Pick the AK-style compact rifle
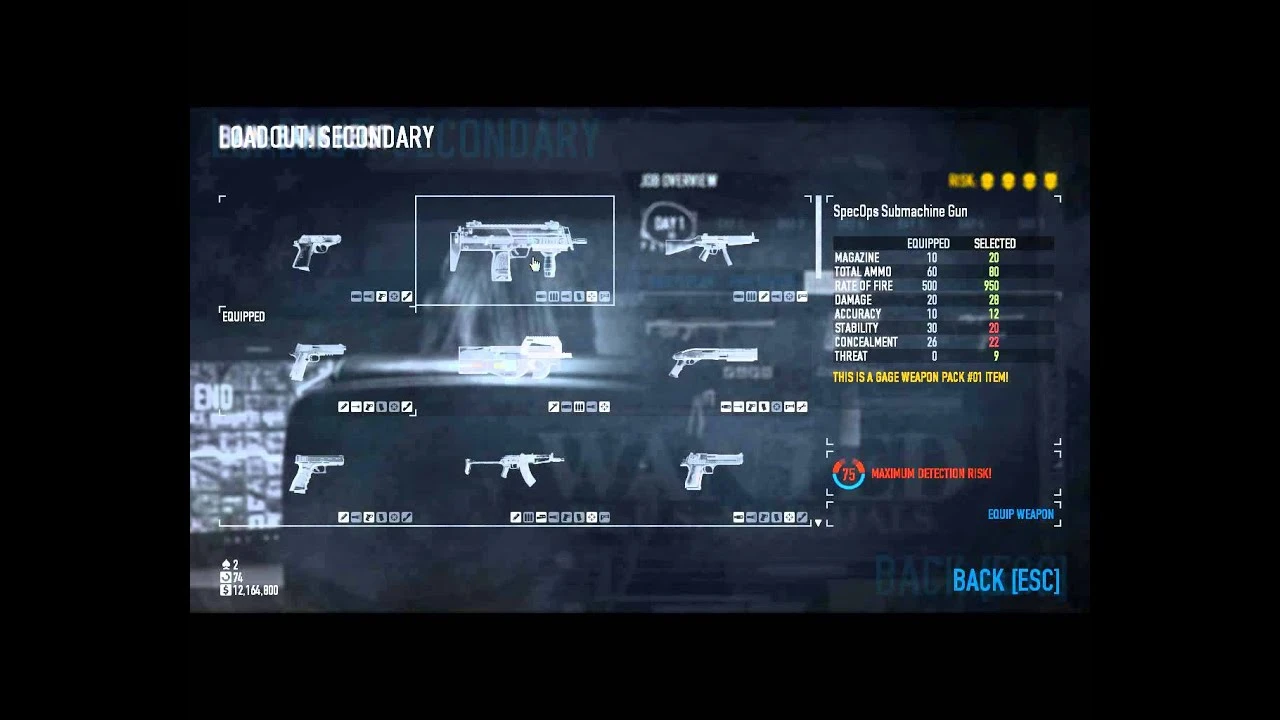The image size is (1280, 720). (x=513, y=468)
